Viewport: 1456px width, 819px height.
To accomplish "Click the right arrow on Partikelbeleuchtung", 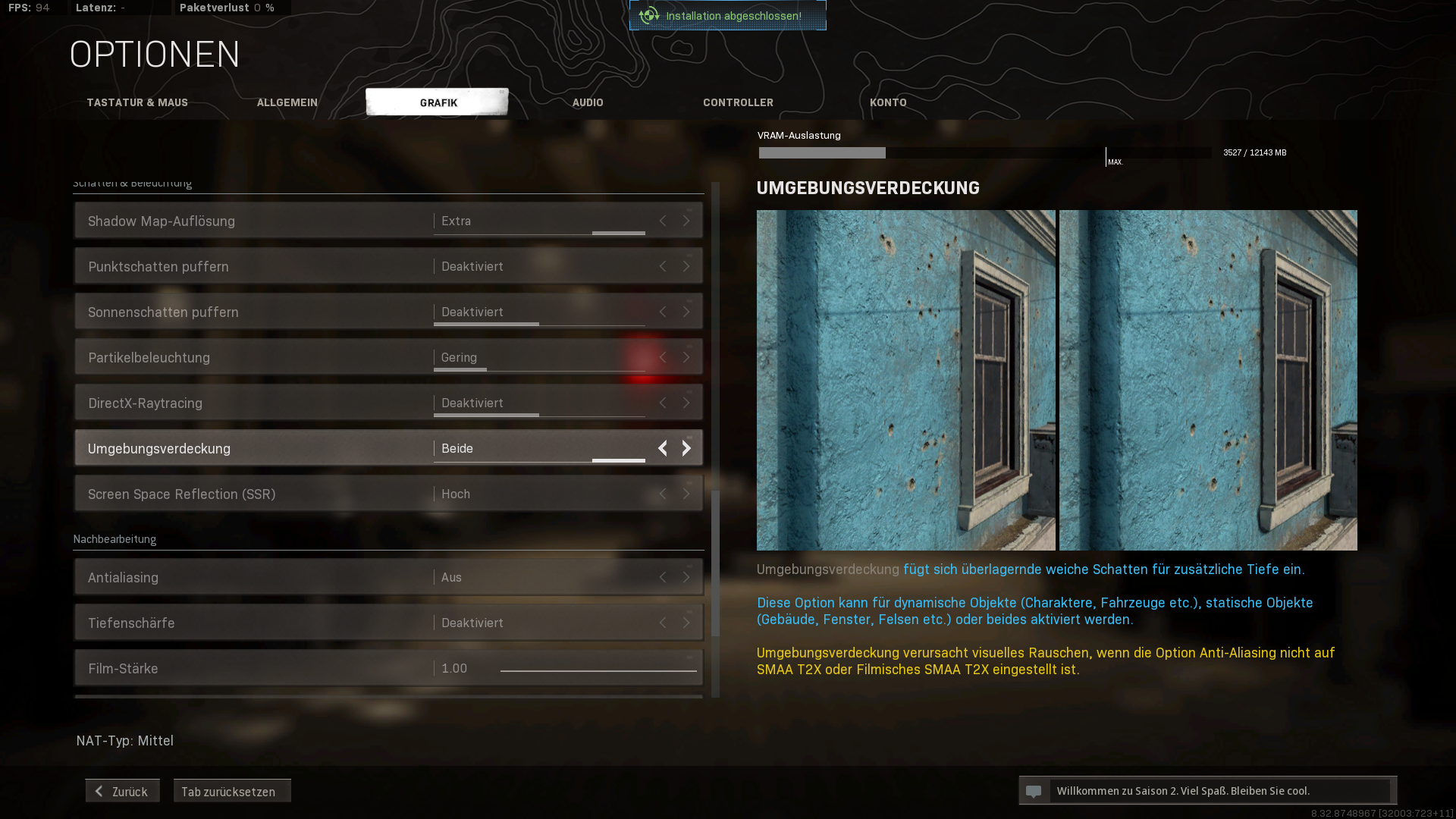I will [686, 357].
